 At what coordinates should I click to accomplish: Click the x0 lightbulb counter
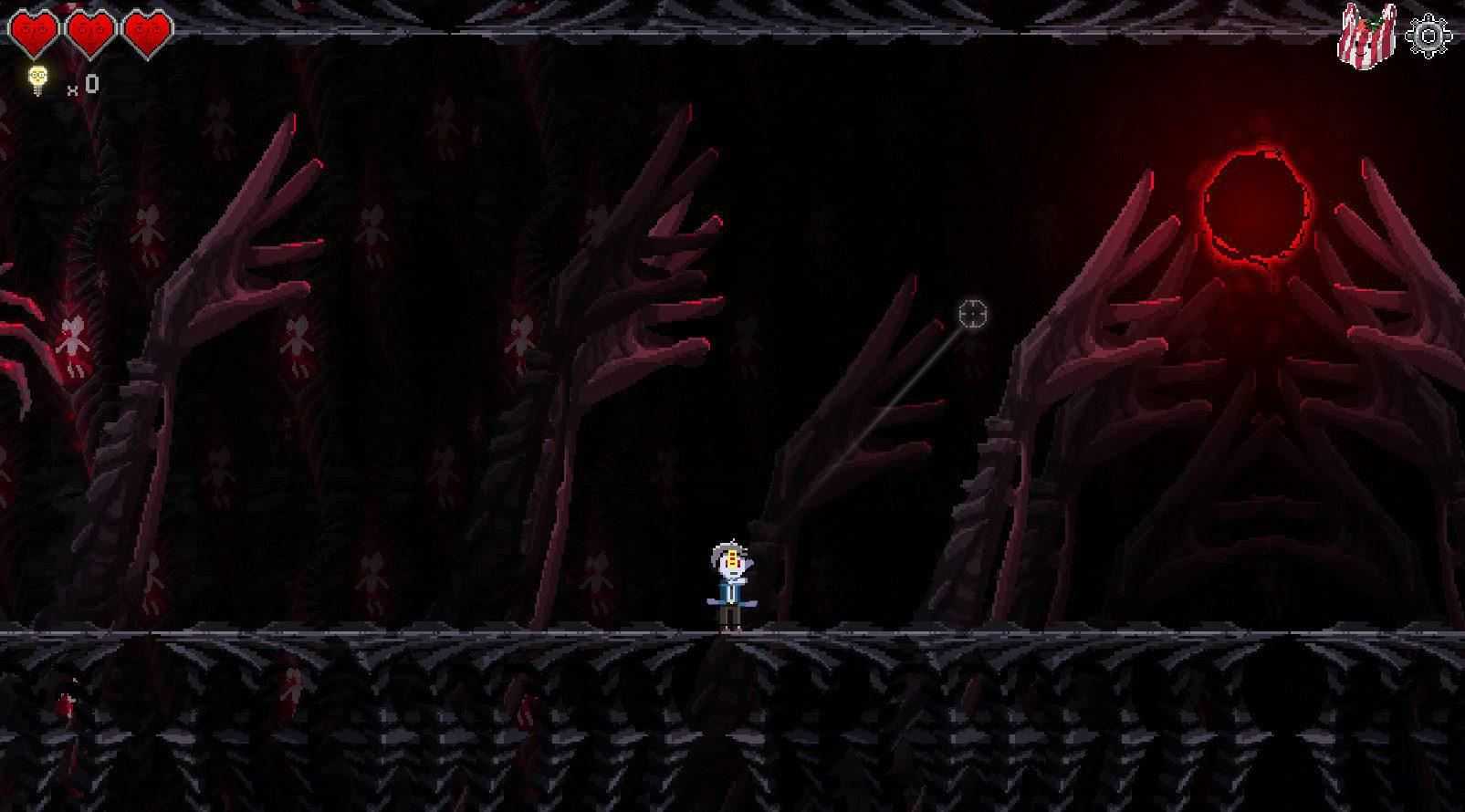[x=82, y=84]
